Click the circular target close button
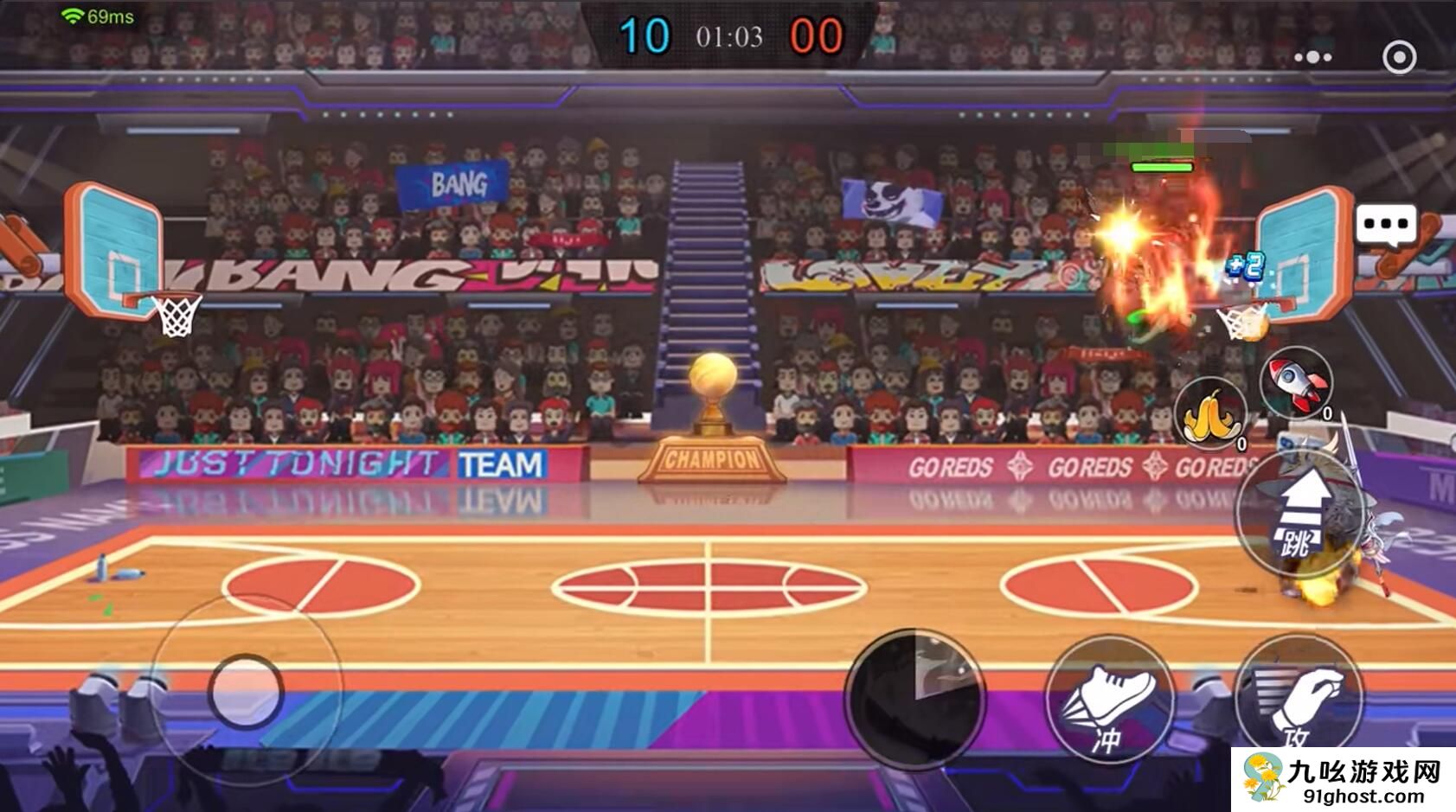The width and height of the screenshot is (1456, 812). click(x=1399, y=58)
